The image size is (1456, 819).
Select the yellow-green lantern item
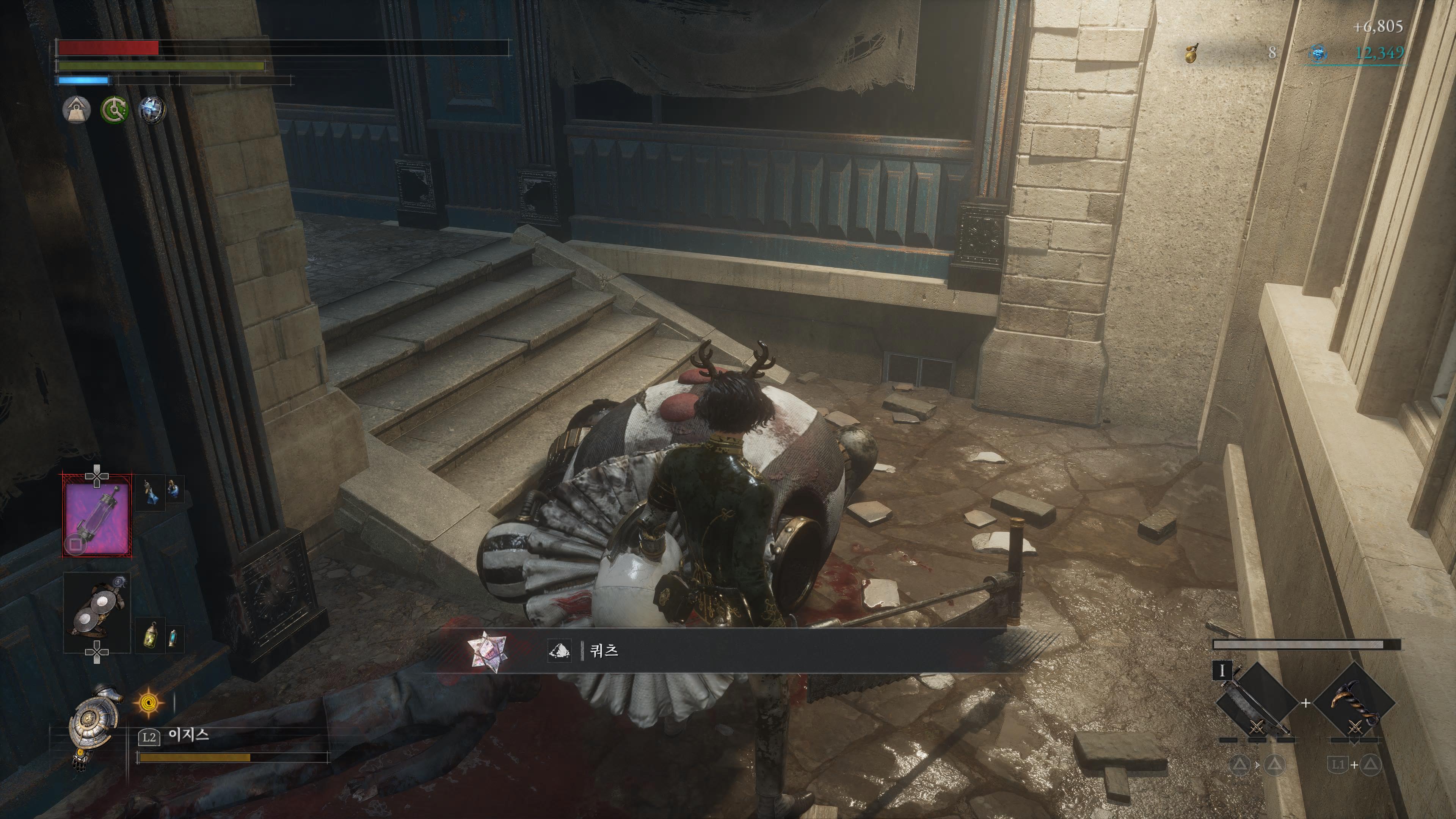pos(151,636)
